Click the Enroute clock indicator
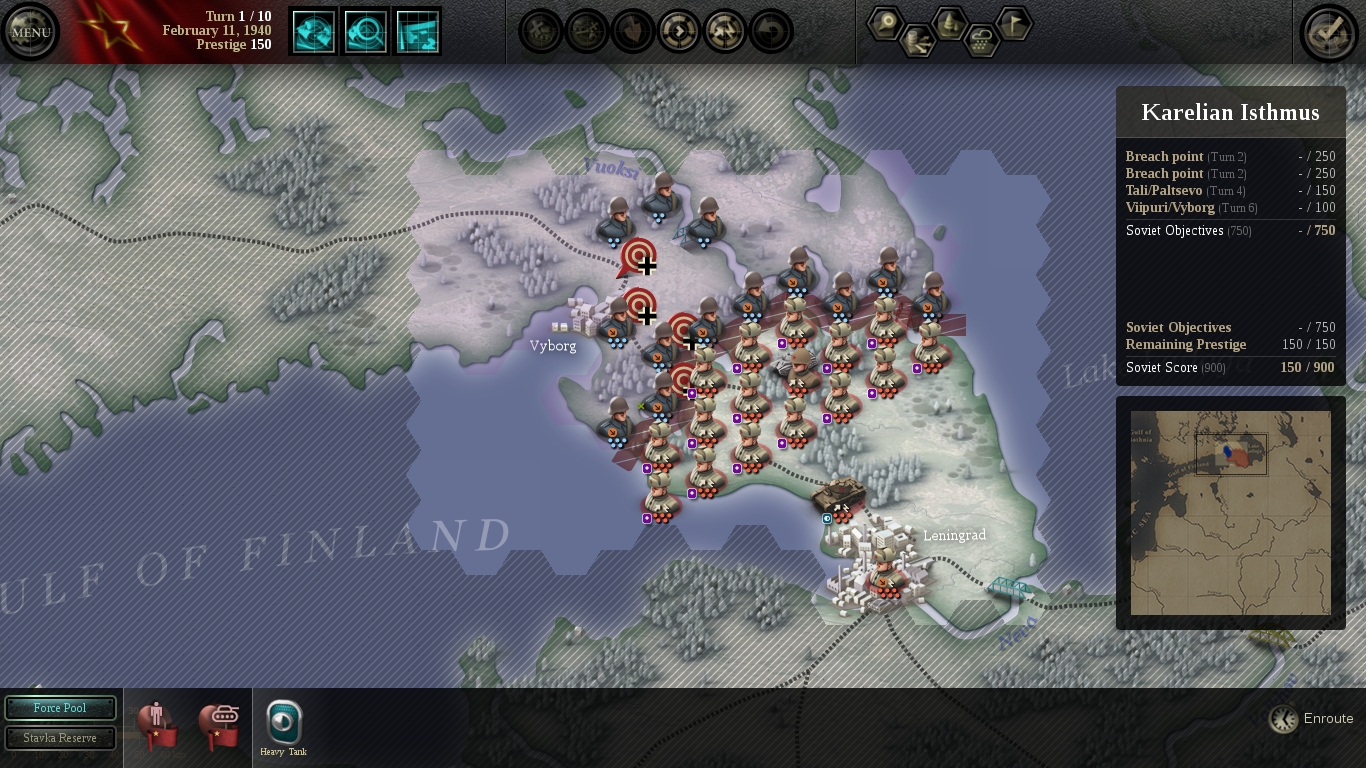This screenshot has width=1366, height=768. pos(1284,718)
